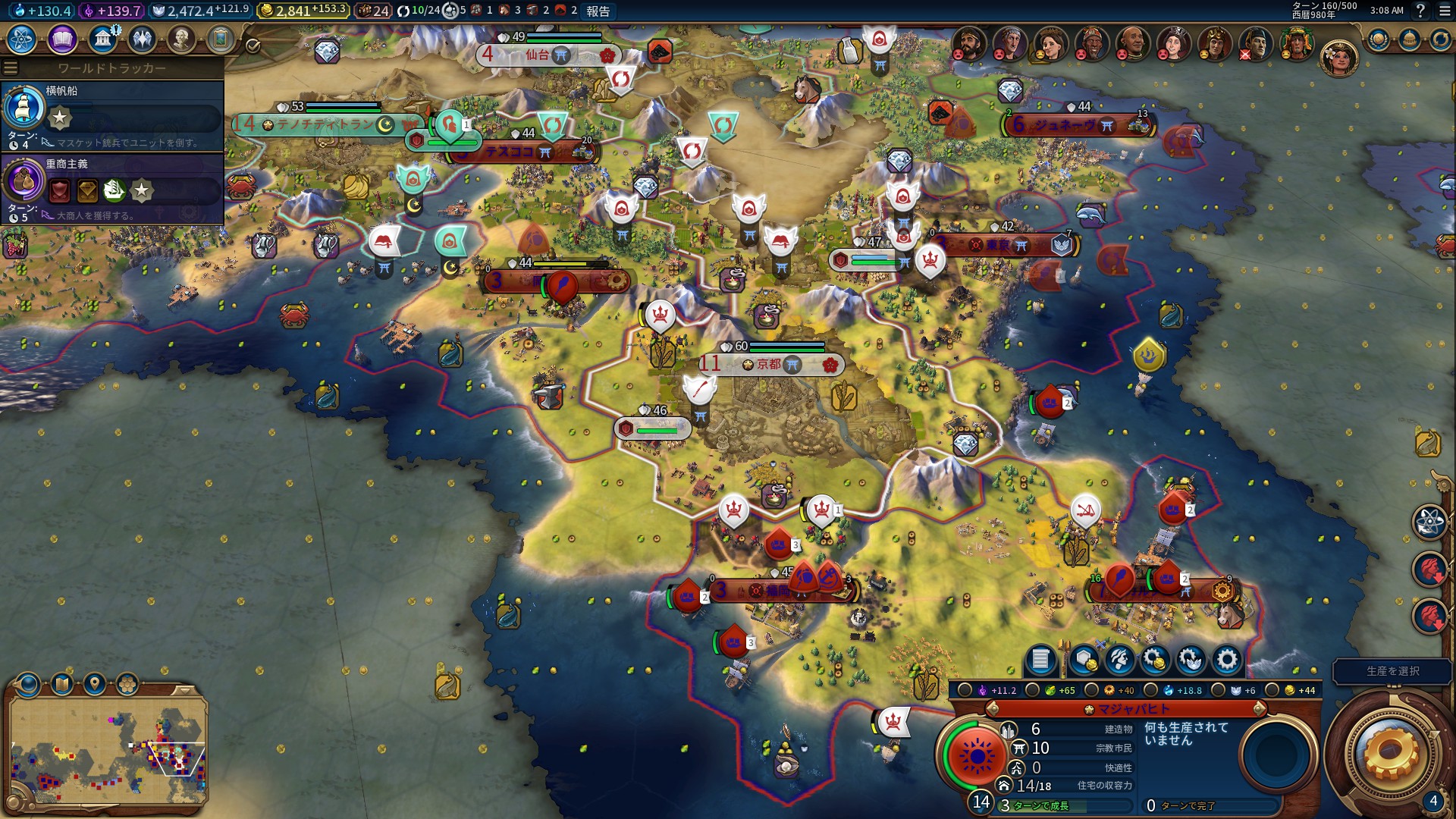Image resolution: width=1456 pixels, height=819 pixels.
Task: Click the large golden gear action button
Action: tap(1389, 752)
